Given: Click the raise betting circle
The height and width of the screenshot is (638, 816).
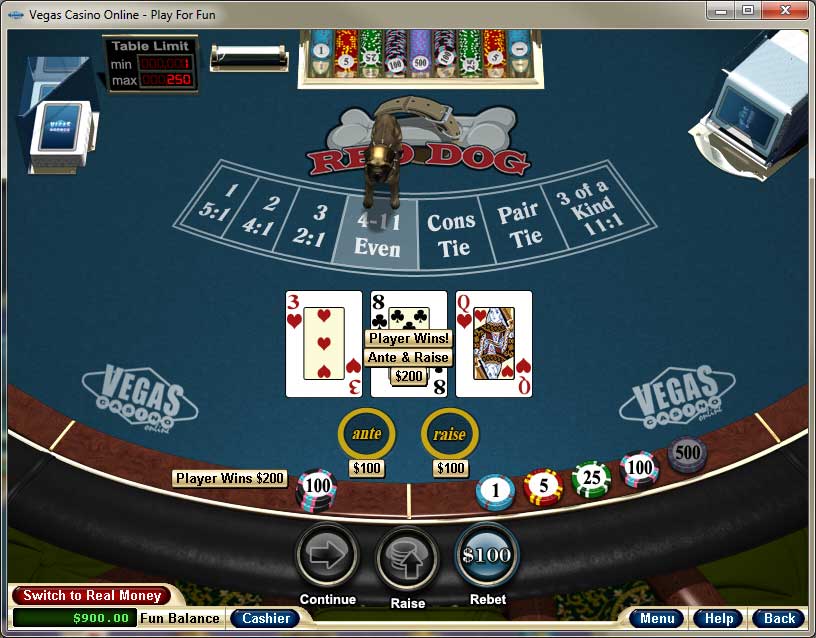Looking at the screenshot, I should (x=450, y=434).
